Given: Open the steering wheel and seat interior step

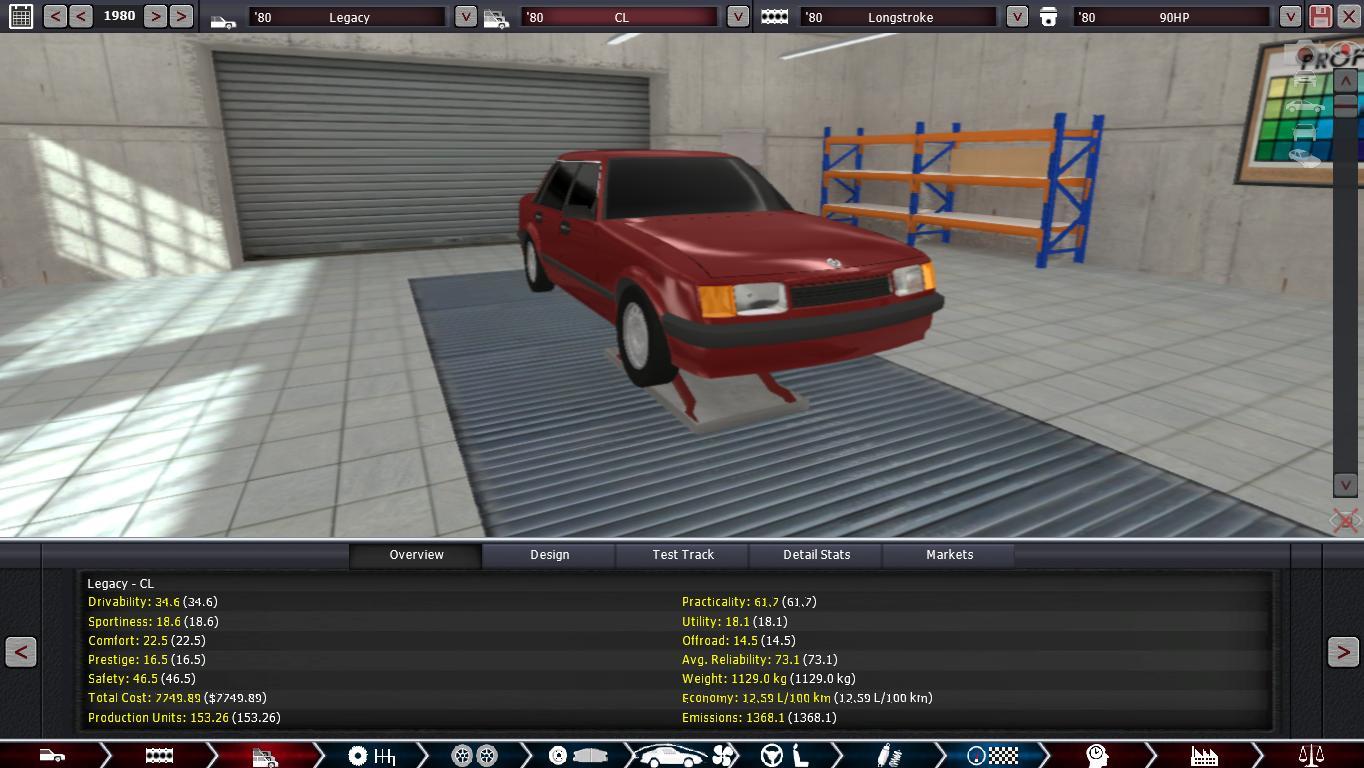Looking at the screenshot, I should click(x=786, y=756).
